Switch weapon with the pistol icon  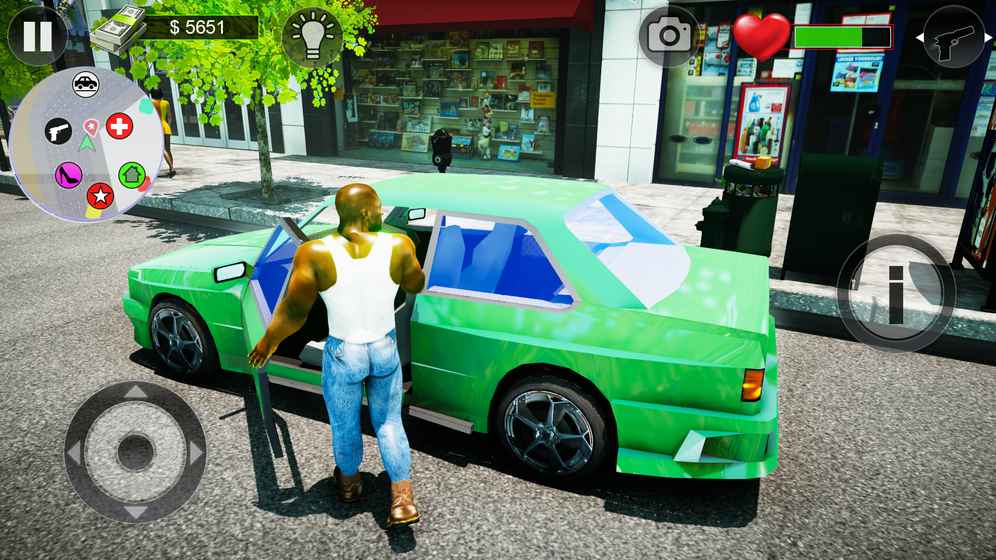953,37
